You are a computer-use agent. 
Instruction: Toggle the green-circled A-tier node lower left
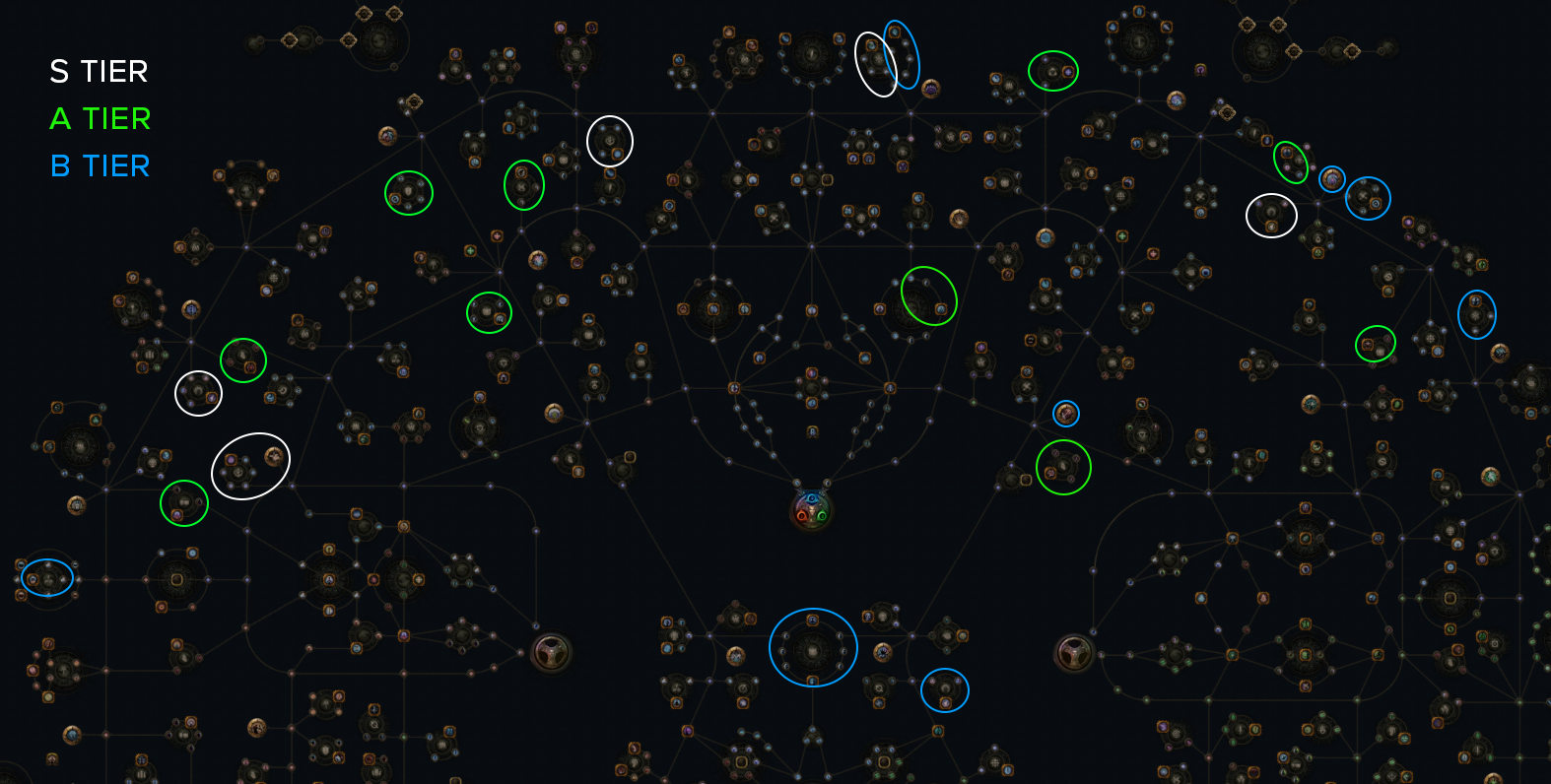click(x=183, y=503)
